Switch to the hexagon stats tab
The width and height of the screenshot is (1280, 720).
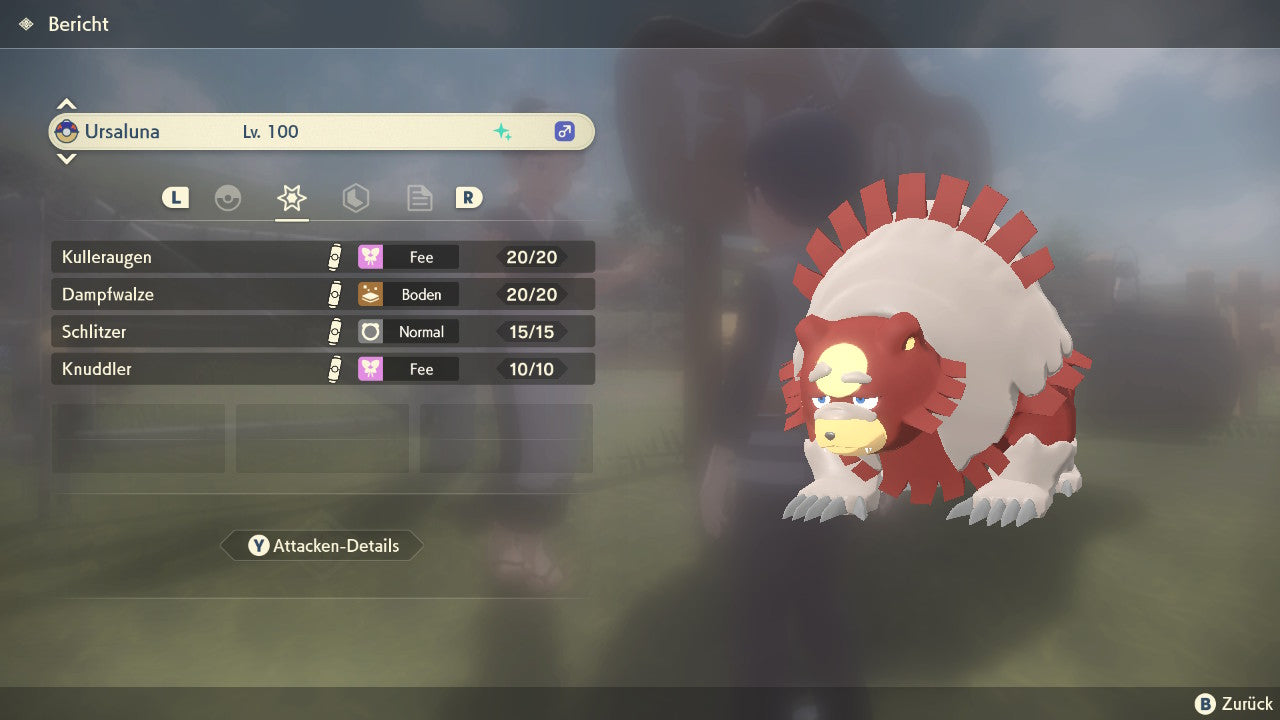355,198
